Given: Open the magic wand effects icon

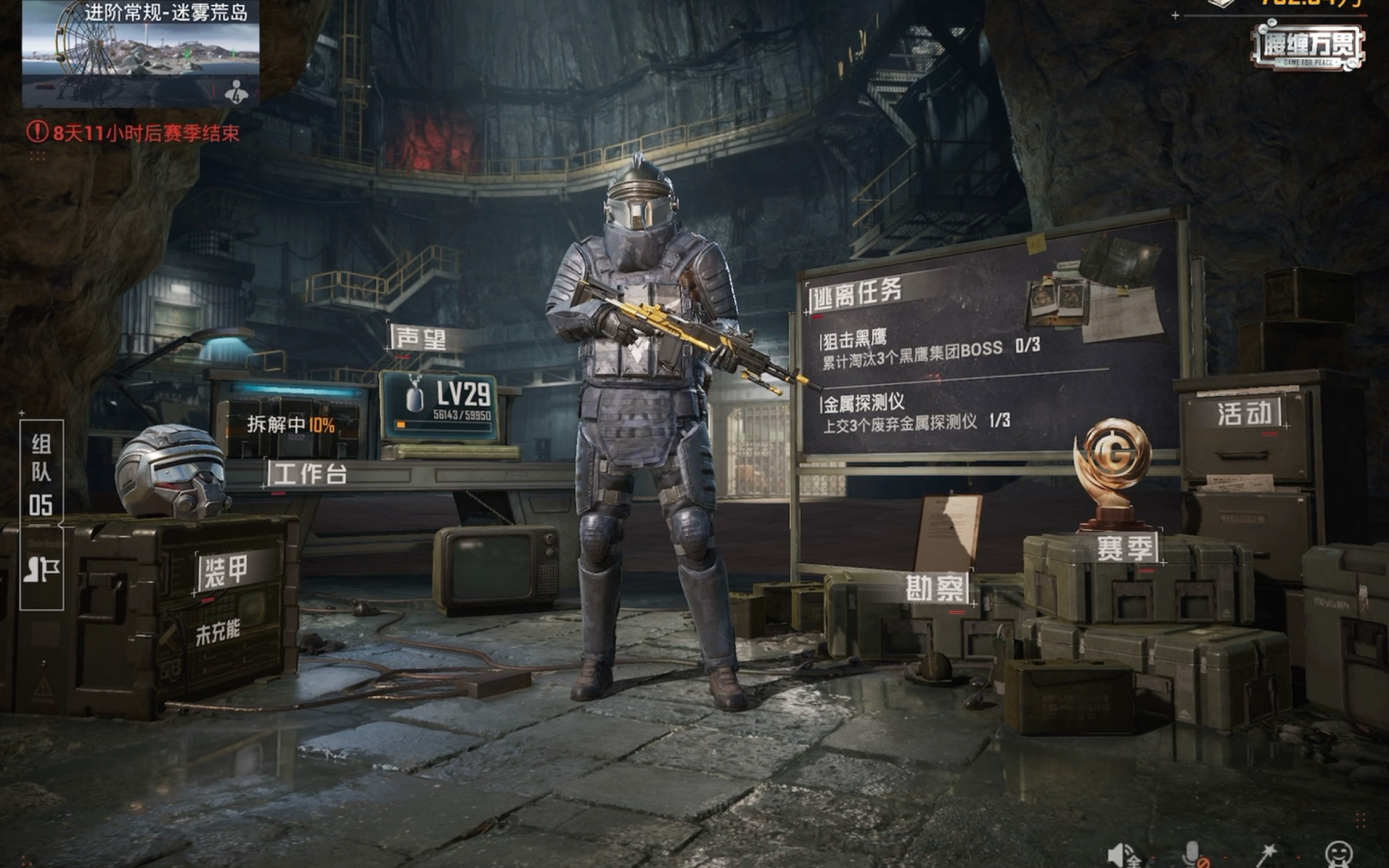Looking at the screenshot, I should [1266, 855].
